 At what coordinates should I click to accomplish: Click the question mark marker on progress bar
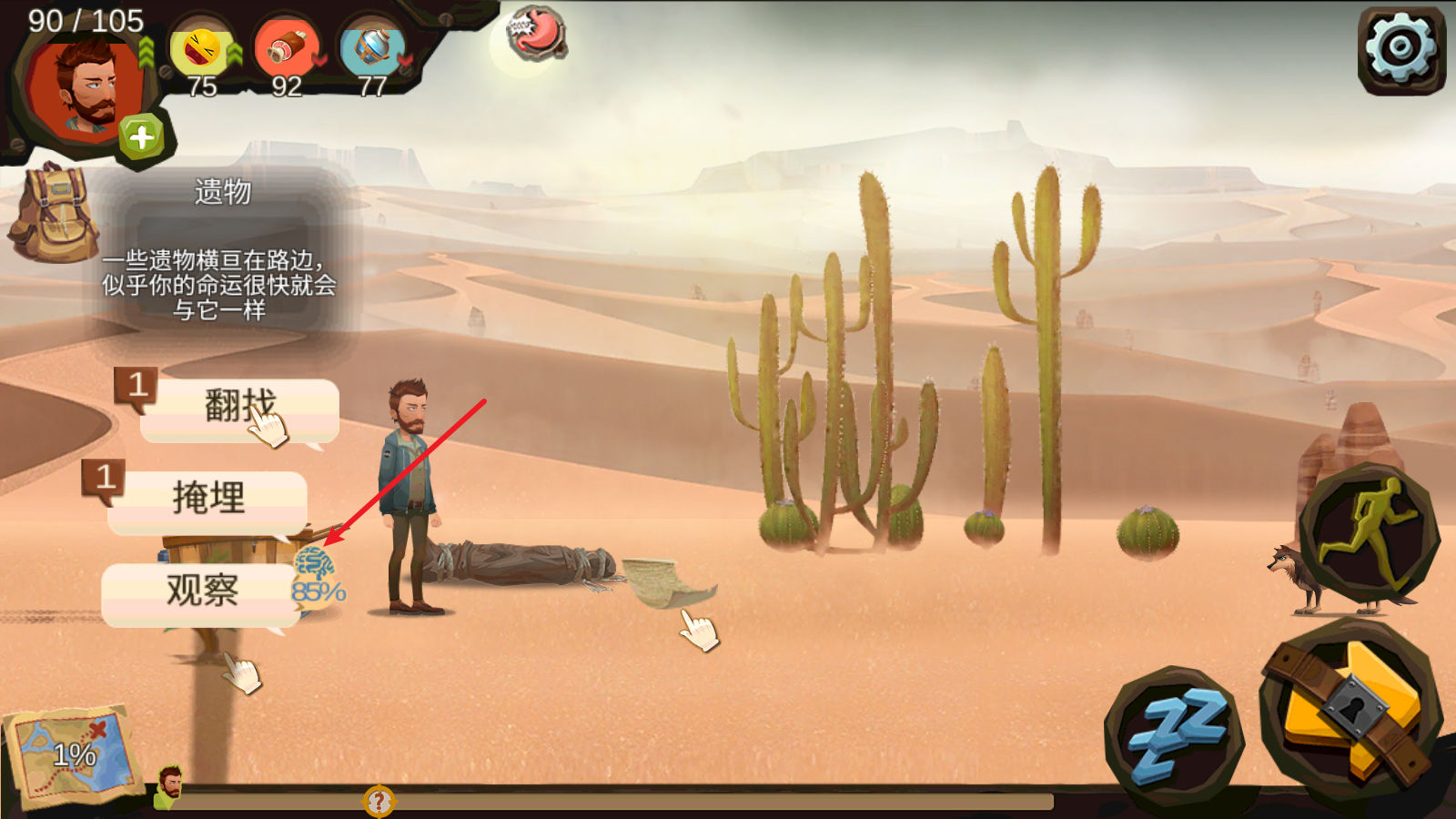point(379,802)
